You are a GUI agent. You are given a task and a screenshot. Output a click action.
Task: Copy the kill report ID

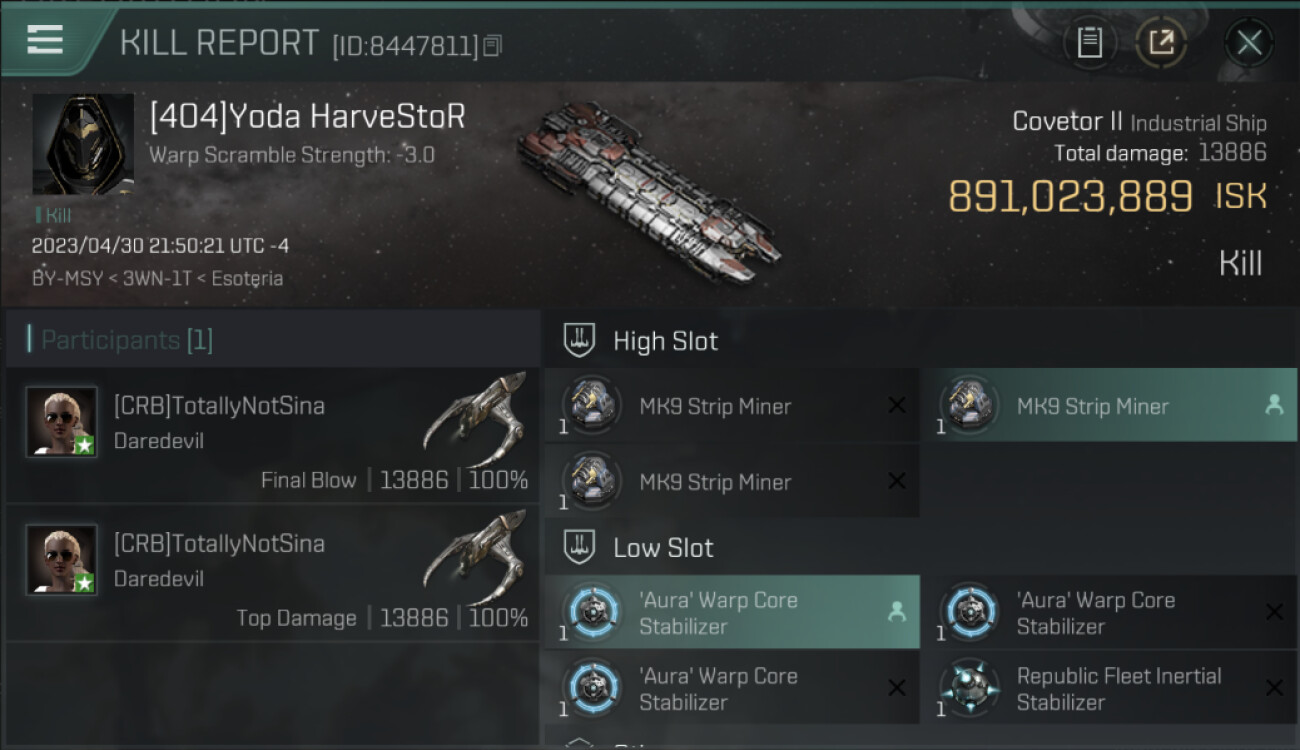pos(492,46)
